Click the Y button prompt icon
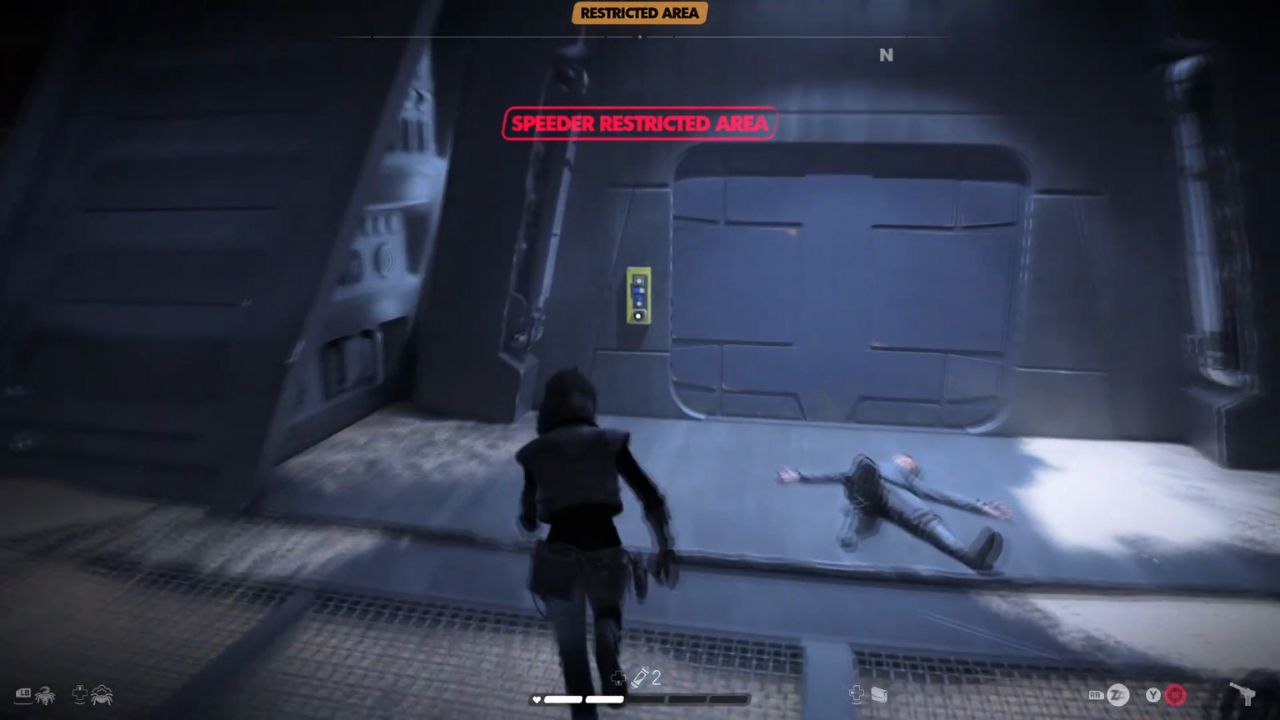Image resolution: width=1280 pixels, height=720 pixels. point(1152,694)
